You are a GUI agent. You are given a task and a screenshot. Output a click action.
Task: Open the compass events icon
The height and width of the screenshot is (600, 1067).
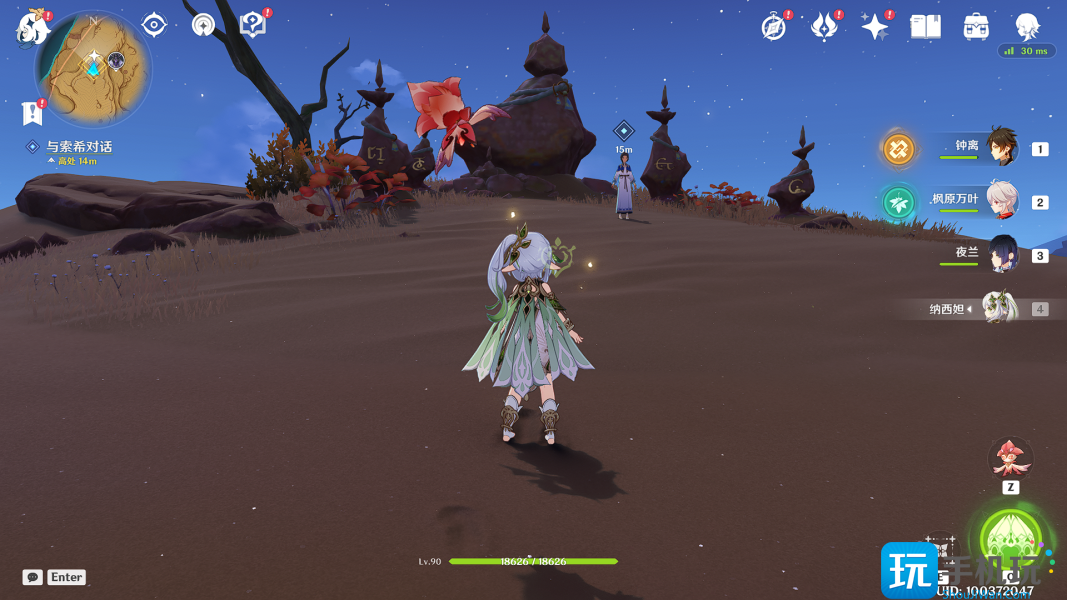(x=773, y=27)
